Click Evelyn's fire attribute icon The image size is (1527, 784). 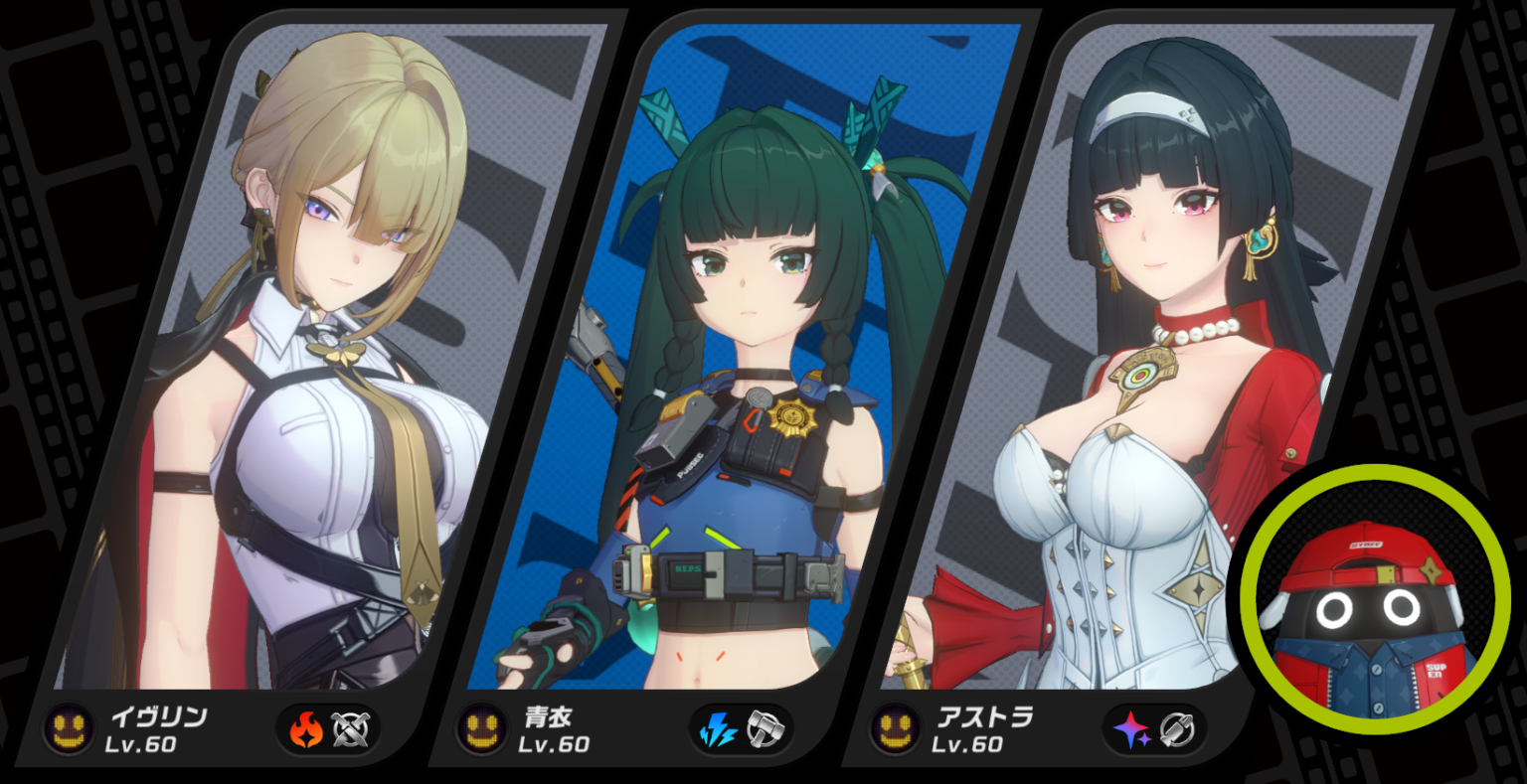306,730
